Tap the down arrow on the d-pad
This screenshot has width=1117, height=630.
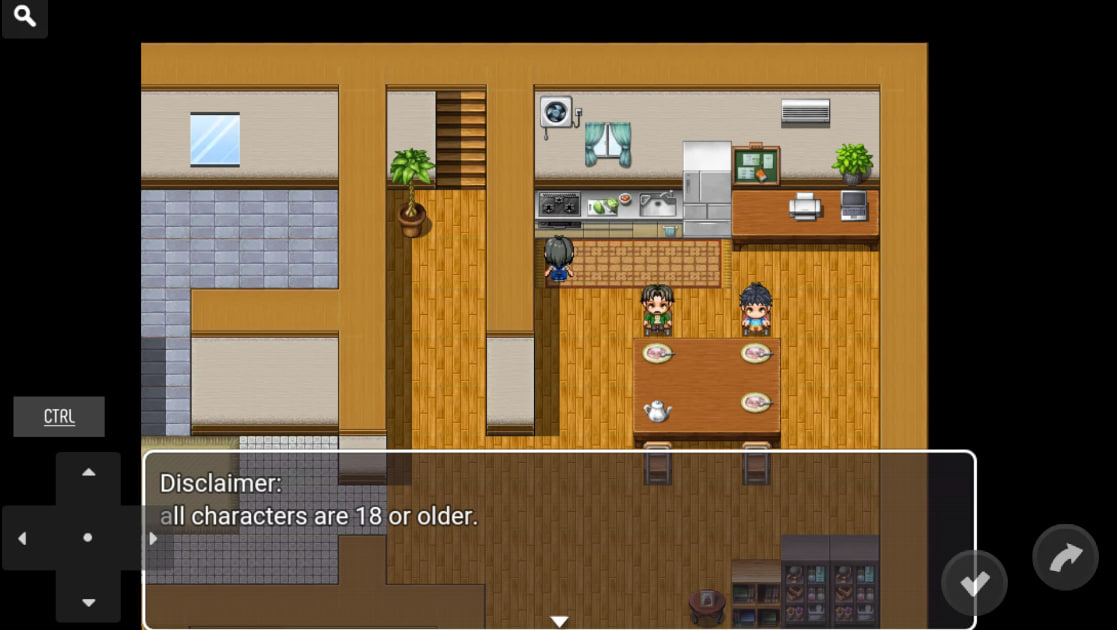point(88,602)
